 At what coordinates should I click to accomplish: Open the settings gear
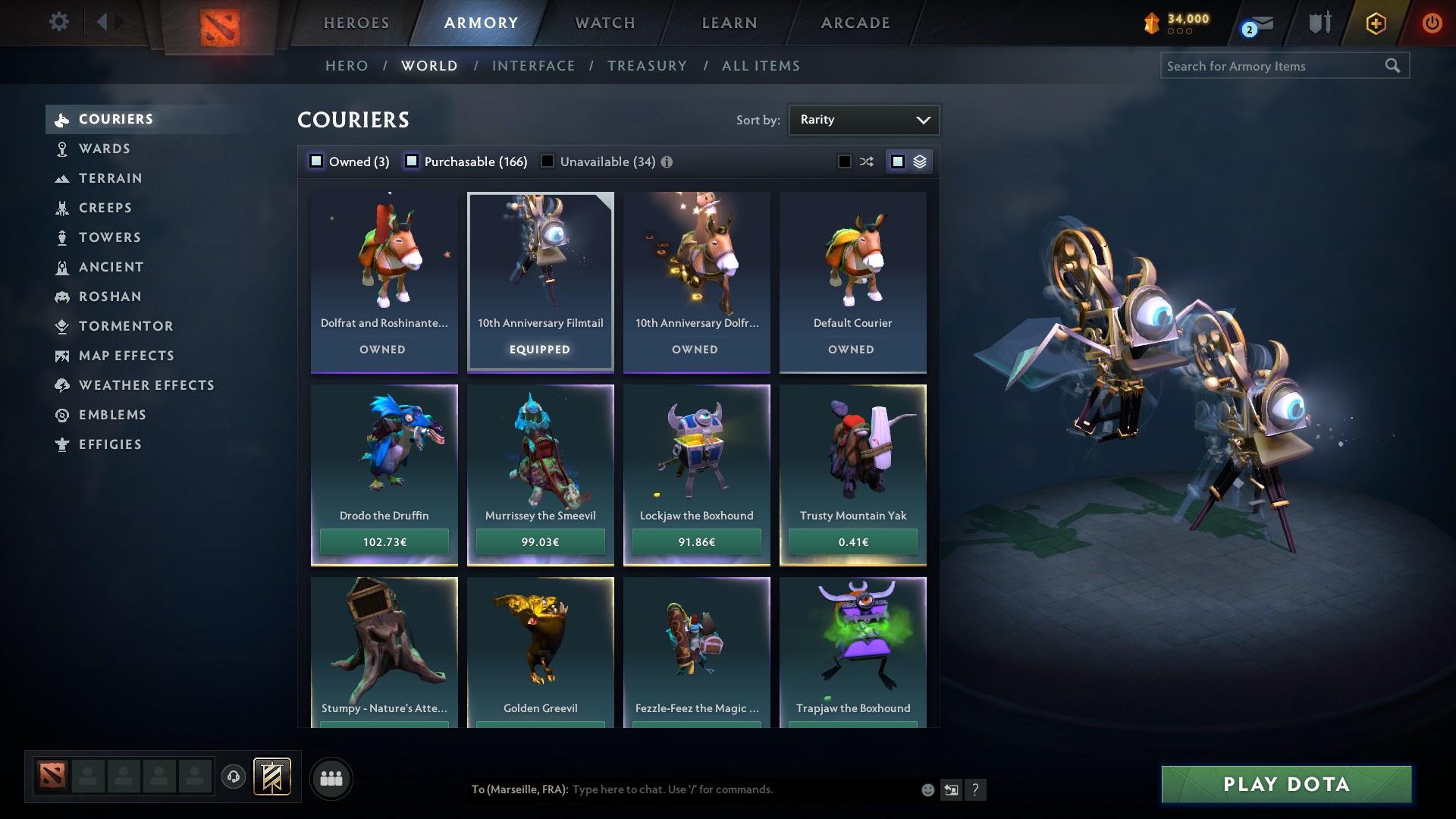[x=59, y=22]
